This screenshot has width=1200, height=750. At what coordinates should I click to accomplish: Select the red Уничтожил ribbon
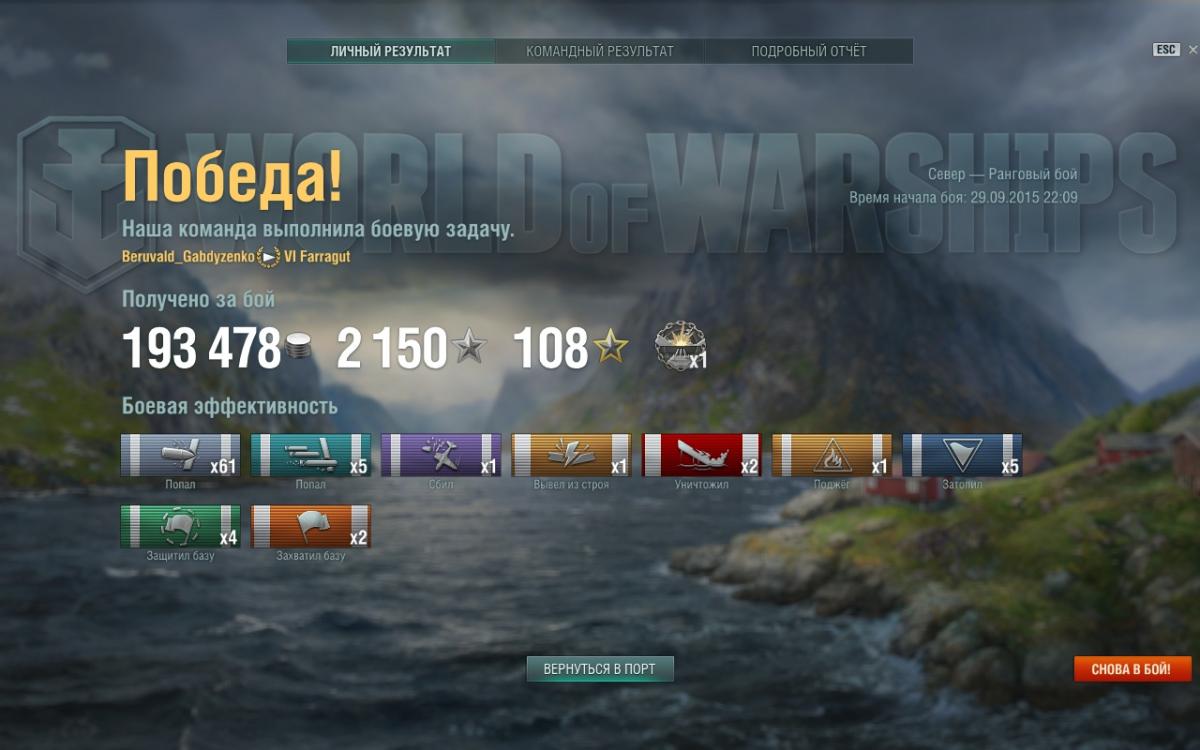tap(701, 455)
